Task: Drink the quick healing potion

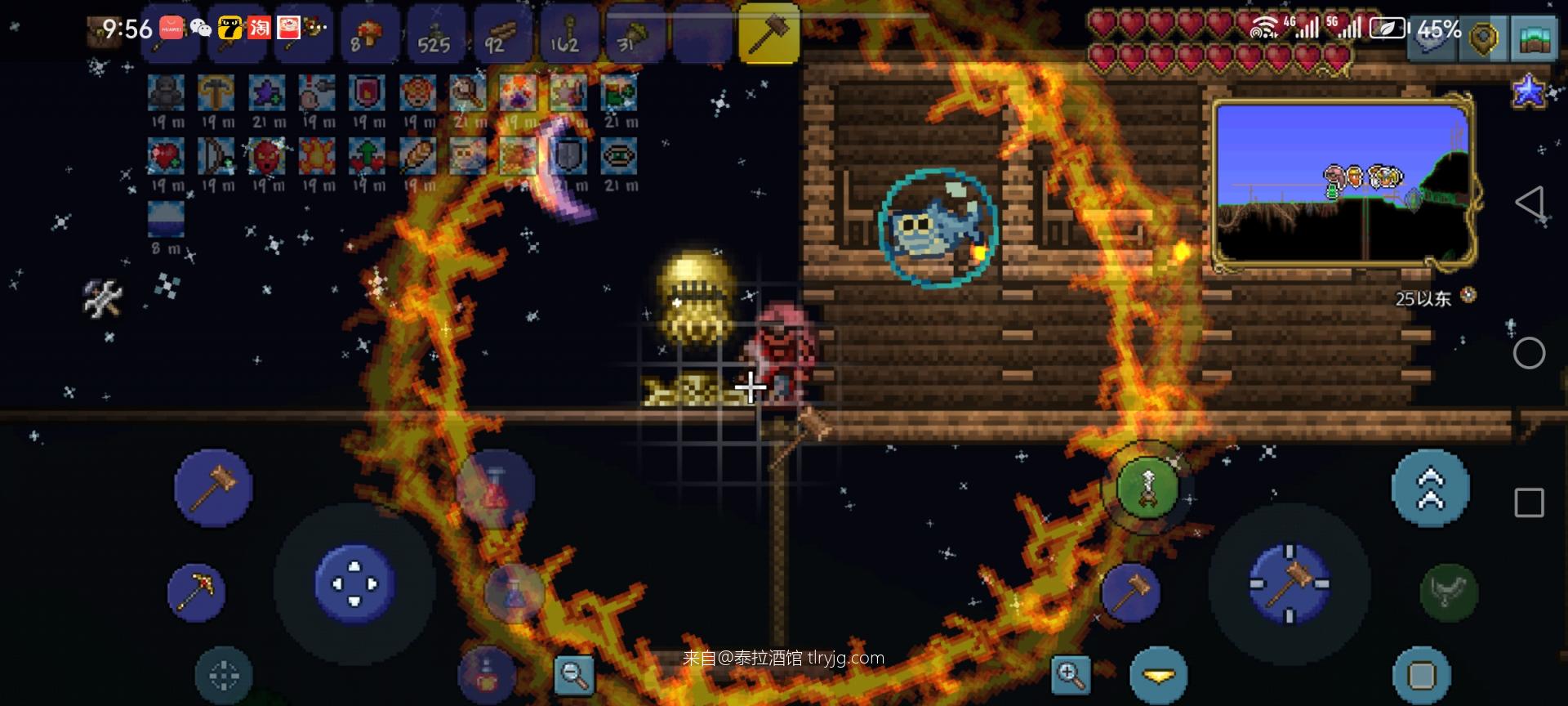Action: [x=494, y=490]
